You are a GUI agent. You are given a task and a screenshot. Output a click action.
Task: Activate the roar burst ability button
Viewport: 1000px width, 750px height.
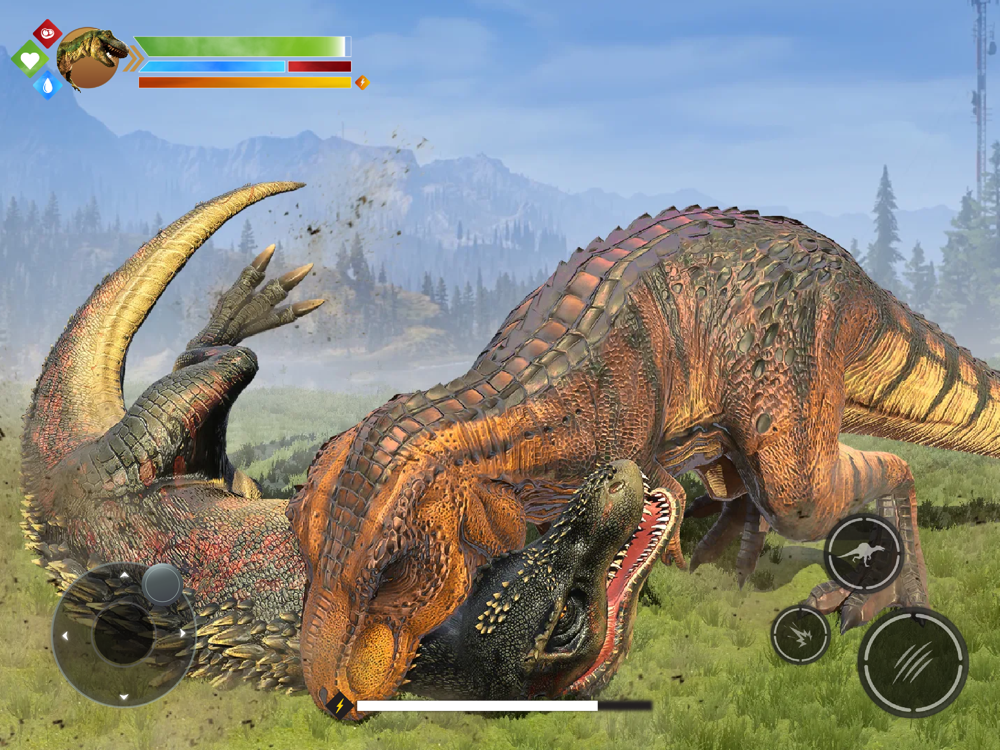[800, 634]
